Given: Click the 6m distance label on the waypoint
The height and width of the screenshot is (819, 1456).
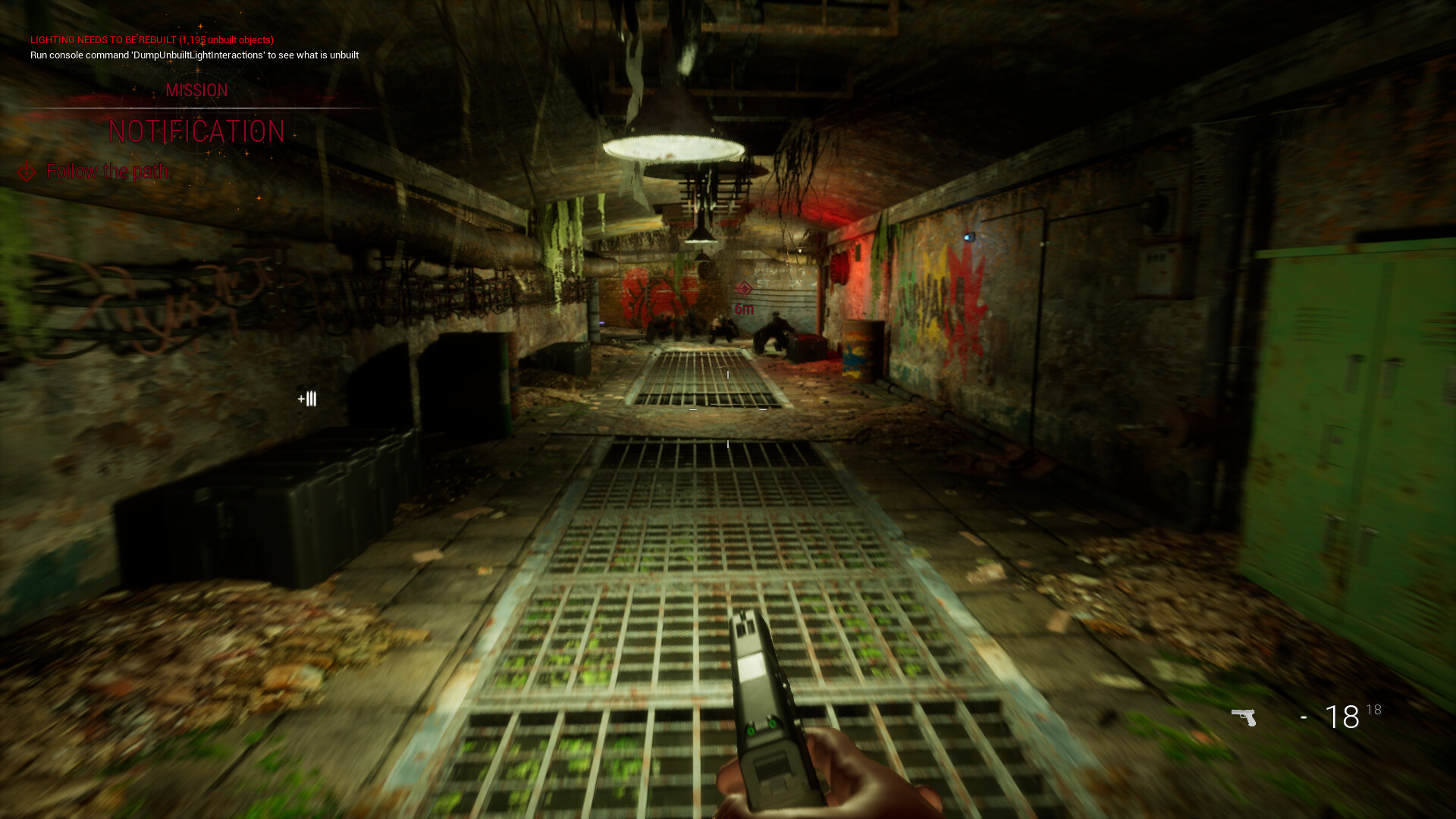Looking at the screenshot, I should pyautogui.click(x=744, y=309).
